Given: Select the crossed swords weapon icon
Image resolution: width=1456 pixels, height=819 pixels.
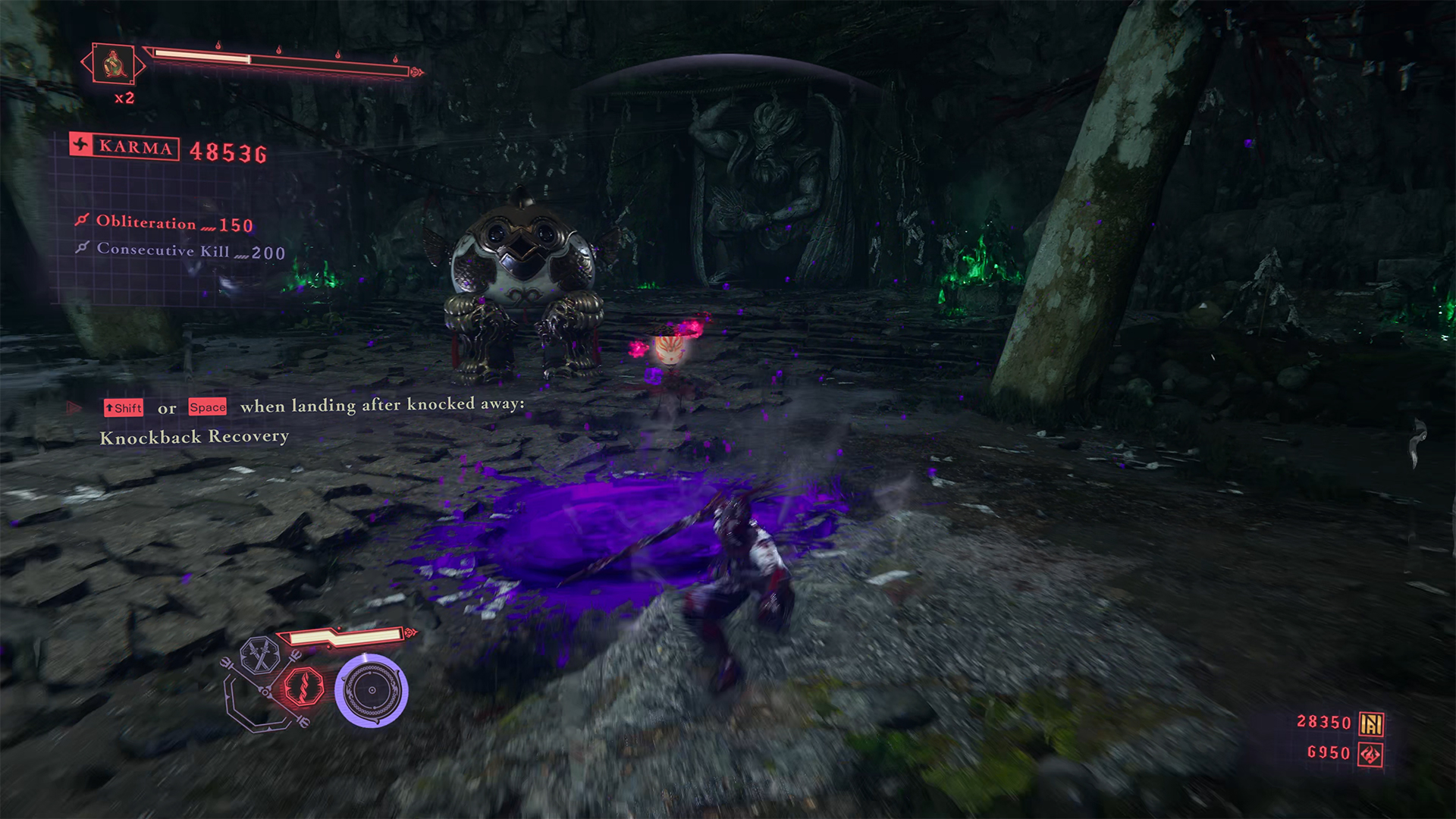Looking at the screenshot, I should pos(260,657).
